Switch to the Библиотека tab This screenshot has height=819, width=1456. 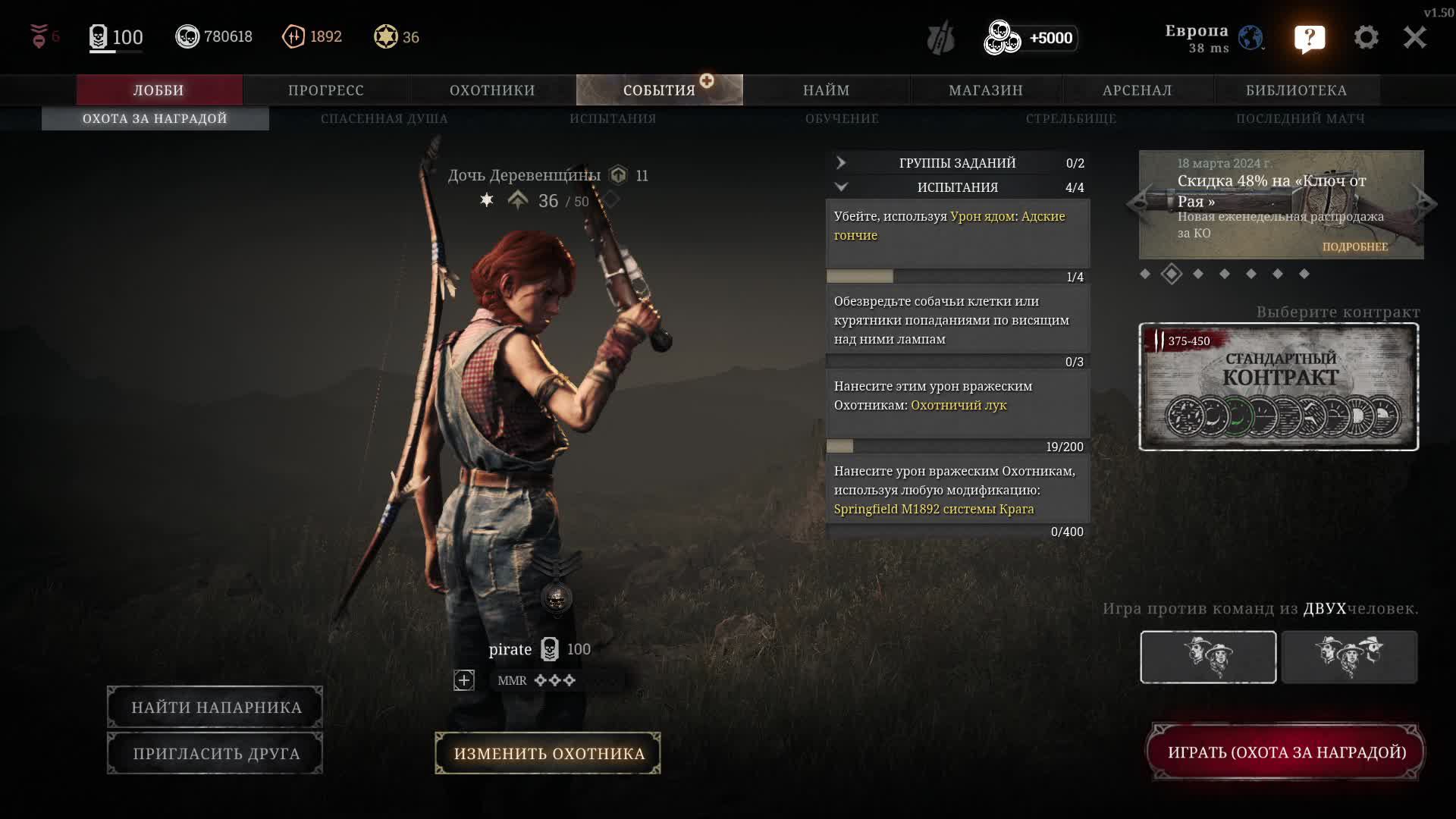click(x=1296, y=90)
